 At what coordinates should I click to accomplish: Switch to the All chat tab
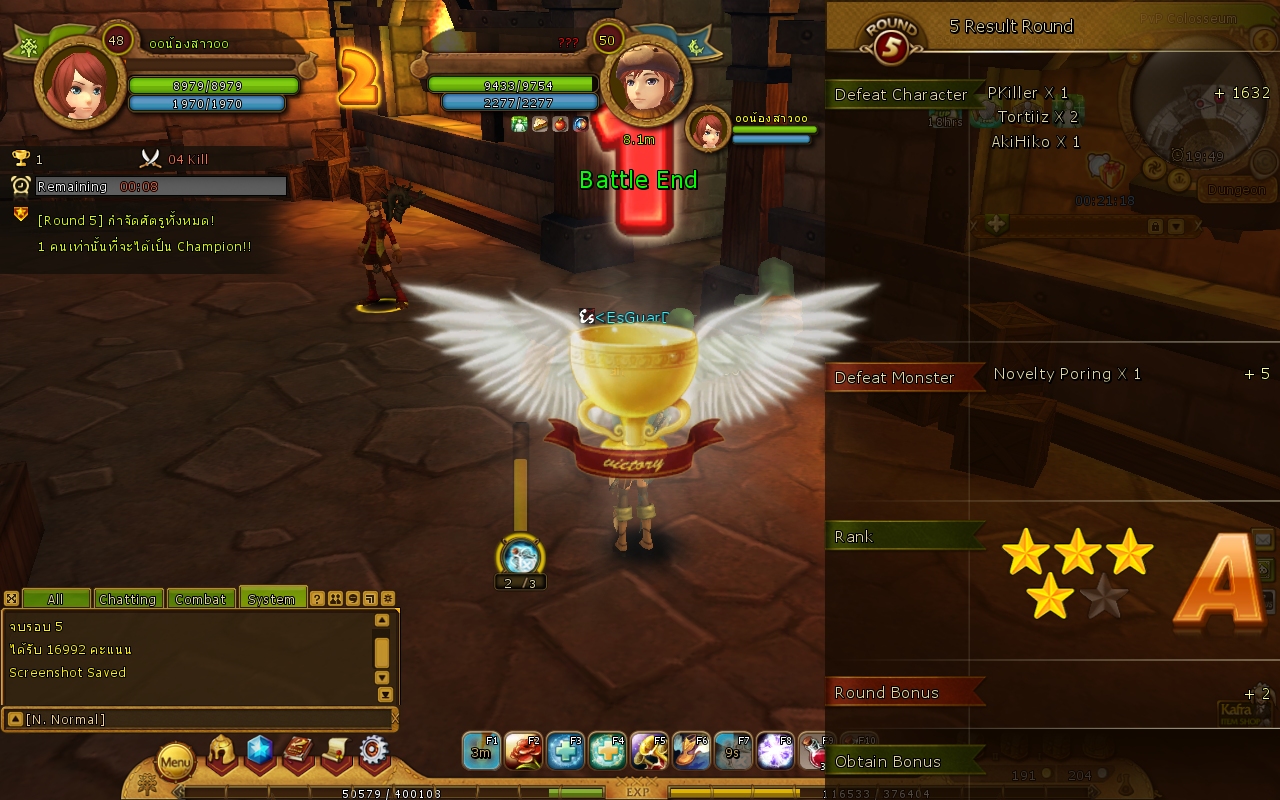(x=56, y=599)
